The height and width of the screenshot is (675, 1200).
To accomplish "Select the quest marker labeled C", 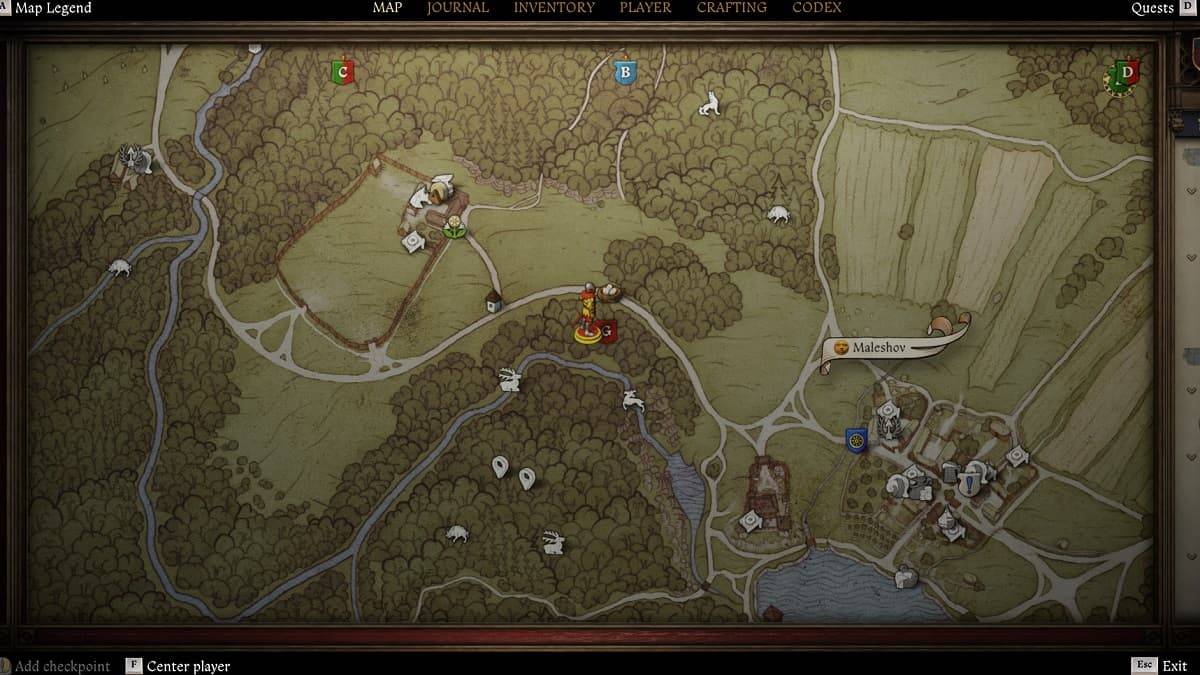I will 342,71.
